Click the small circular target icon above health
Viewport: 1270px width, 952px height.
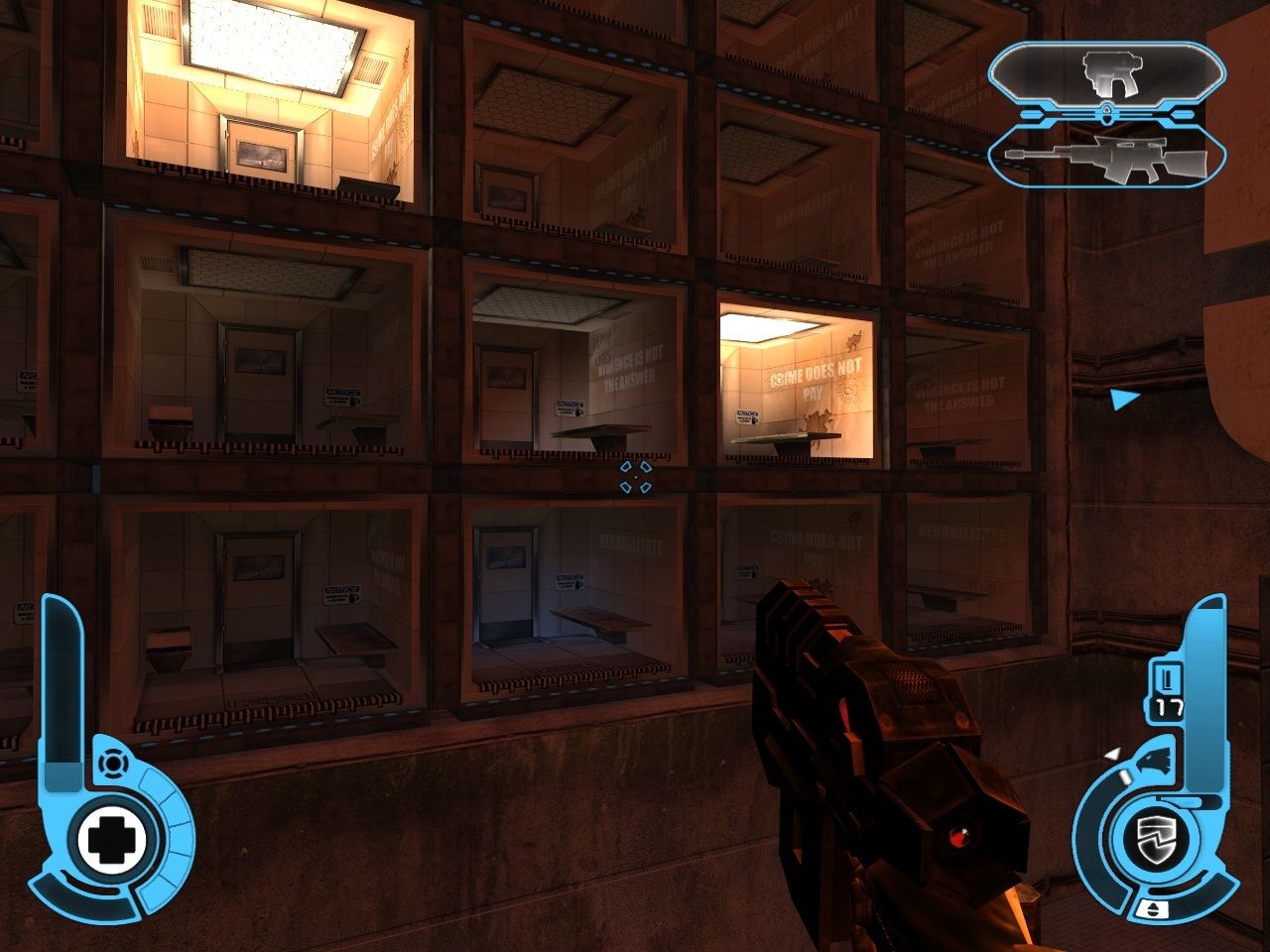(113, 764)
